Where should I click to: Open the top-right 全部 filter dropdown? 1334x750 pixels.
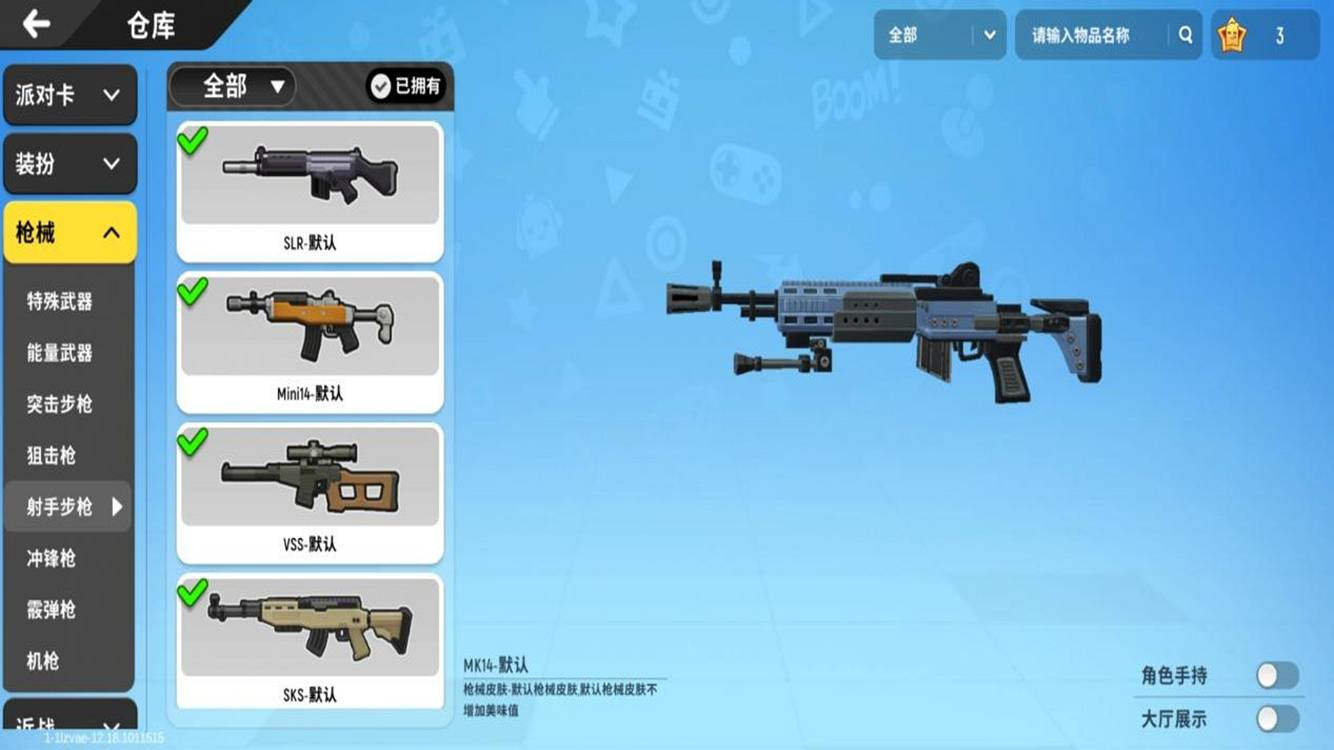(x=938, y=34)
